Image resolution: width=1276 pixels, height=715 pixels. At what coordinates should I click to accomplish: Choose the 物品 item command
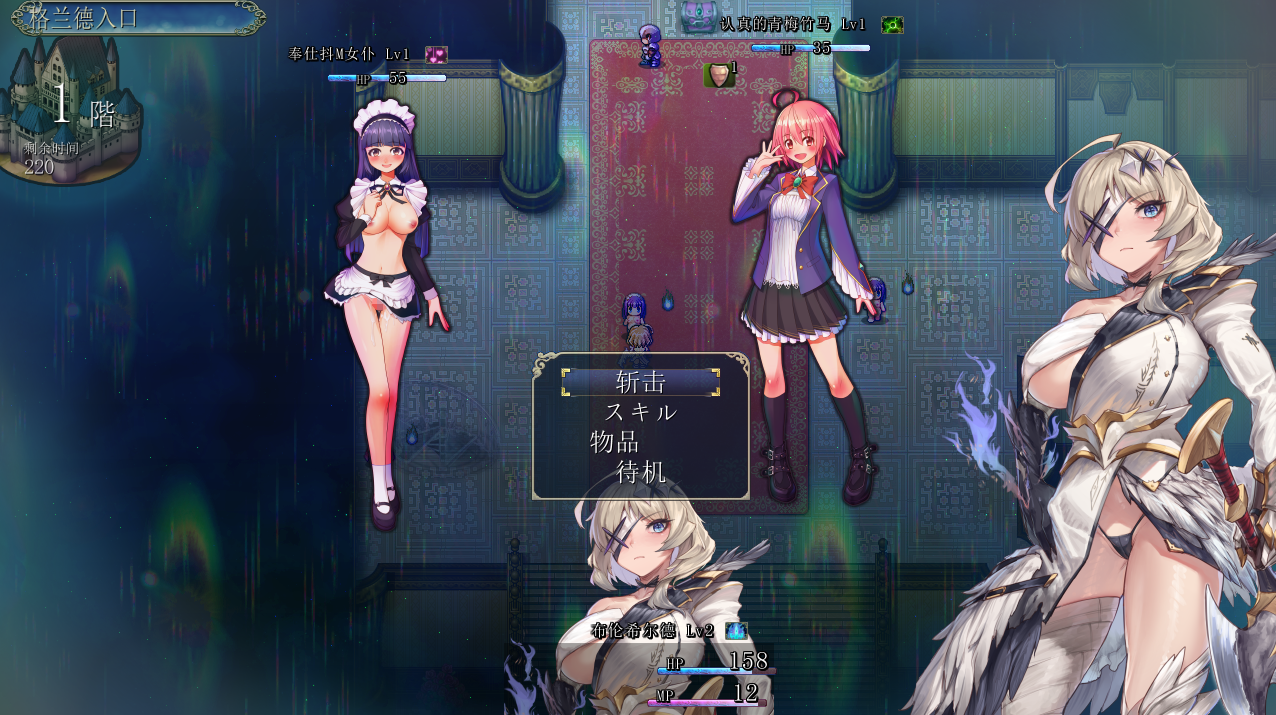tap(615, 442)
